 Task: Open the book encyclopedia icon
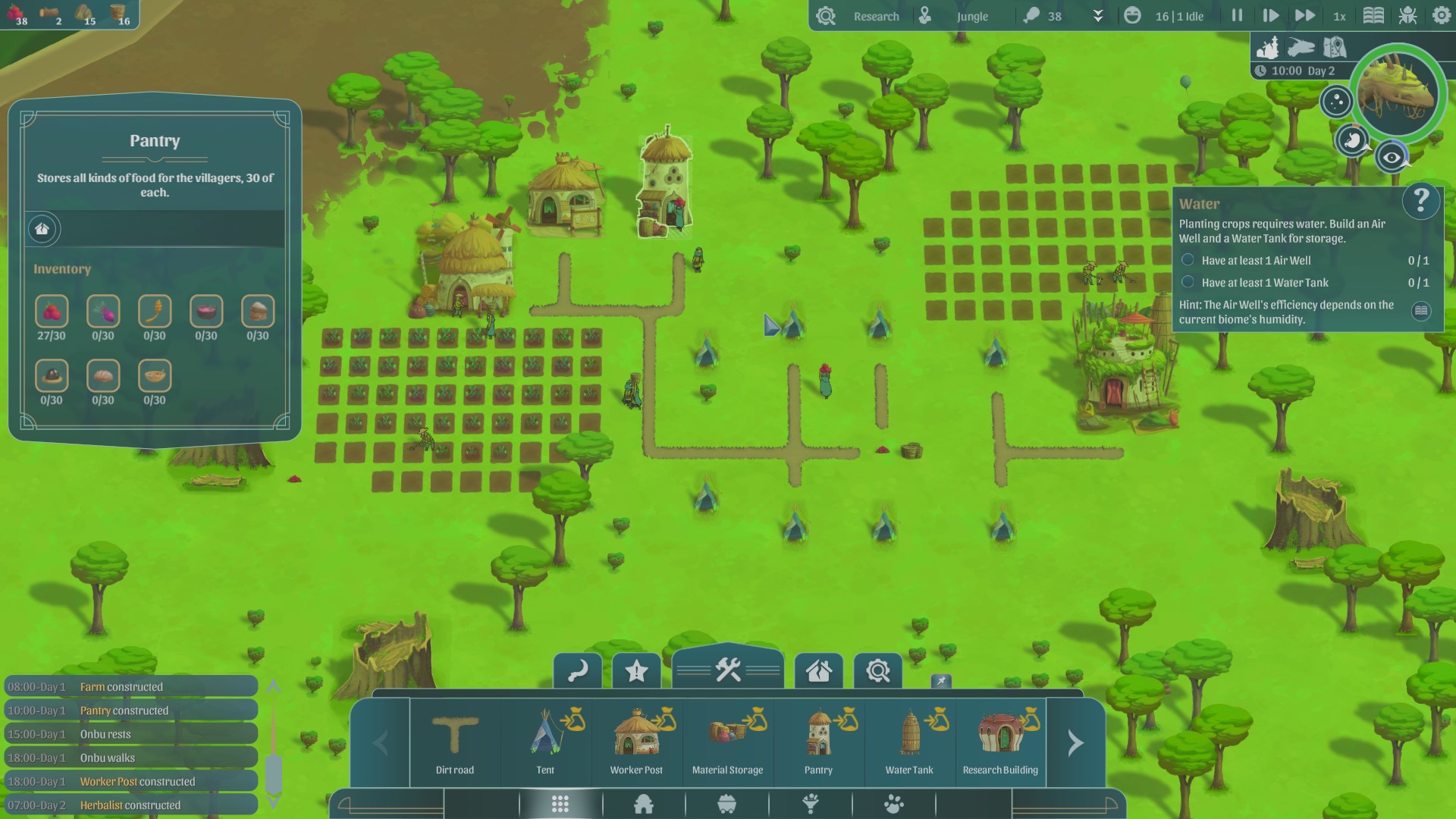click(x=1373, y=16)
